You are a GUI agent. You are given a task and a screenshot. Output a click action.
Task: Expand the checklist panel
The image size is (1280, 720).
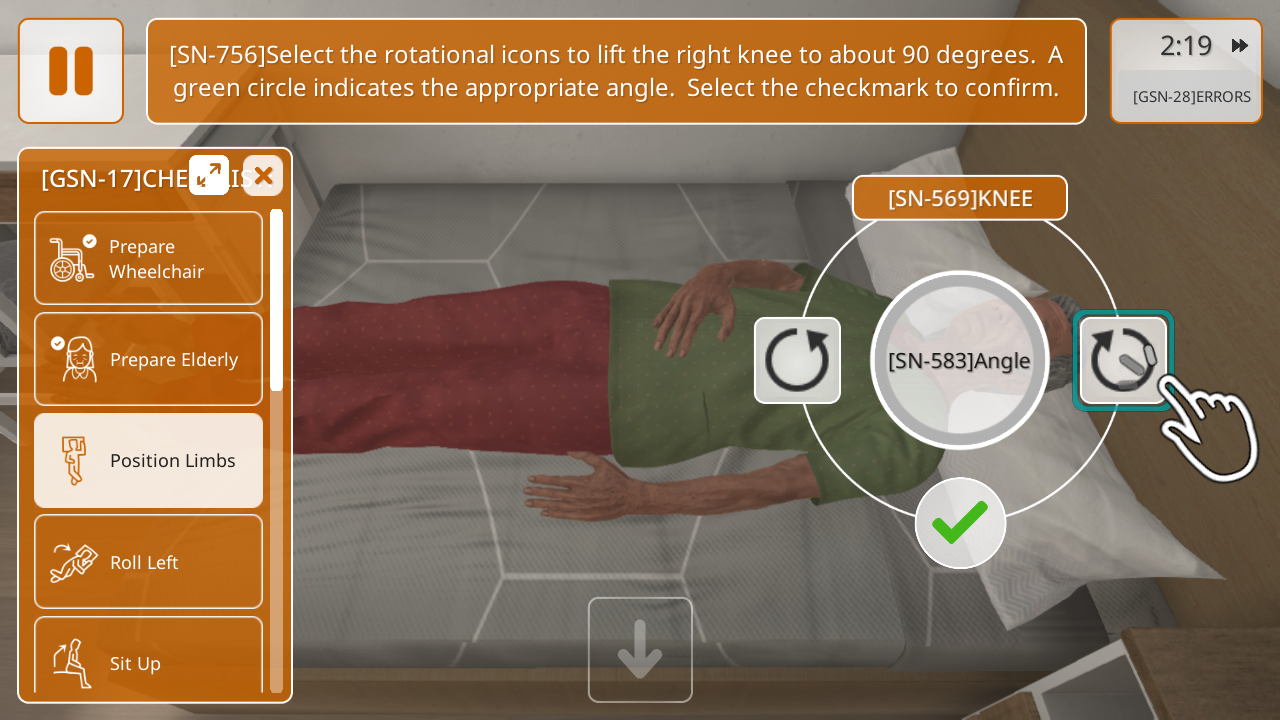209,175
